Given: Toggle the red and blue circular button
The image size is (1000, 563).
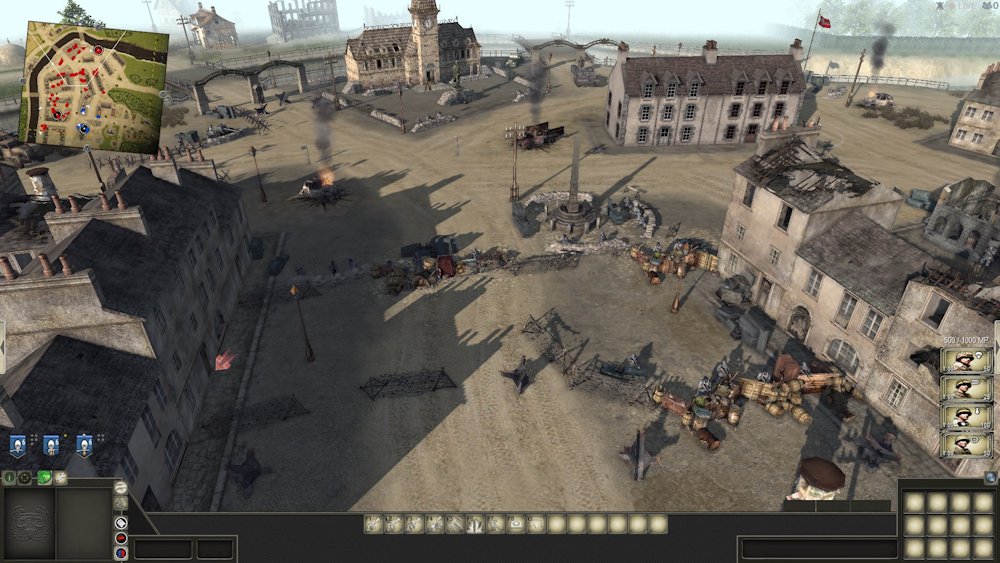Looking at the screenshot, I should [x=121, y=553].
